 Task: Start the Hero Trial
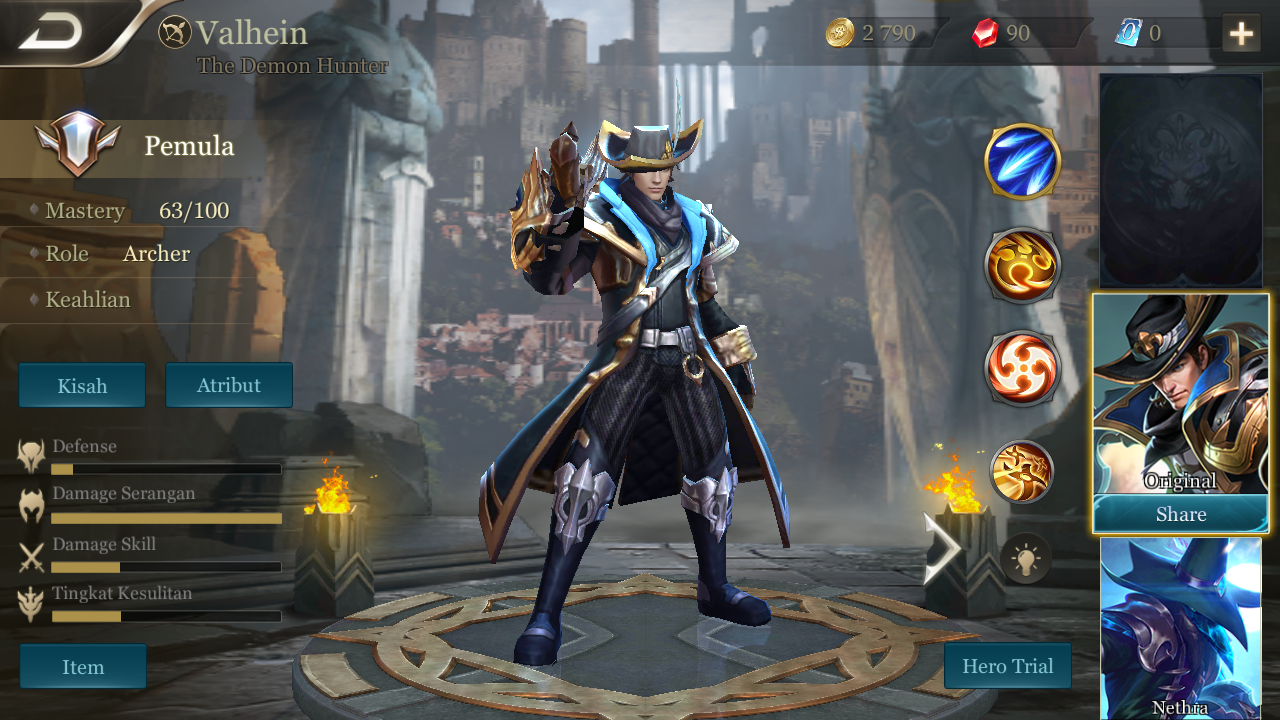[x=1007, y=666]
